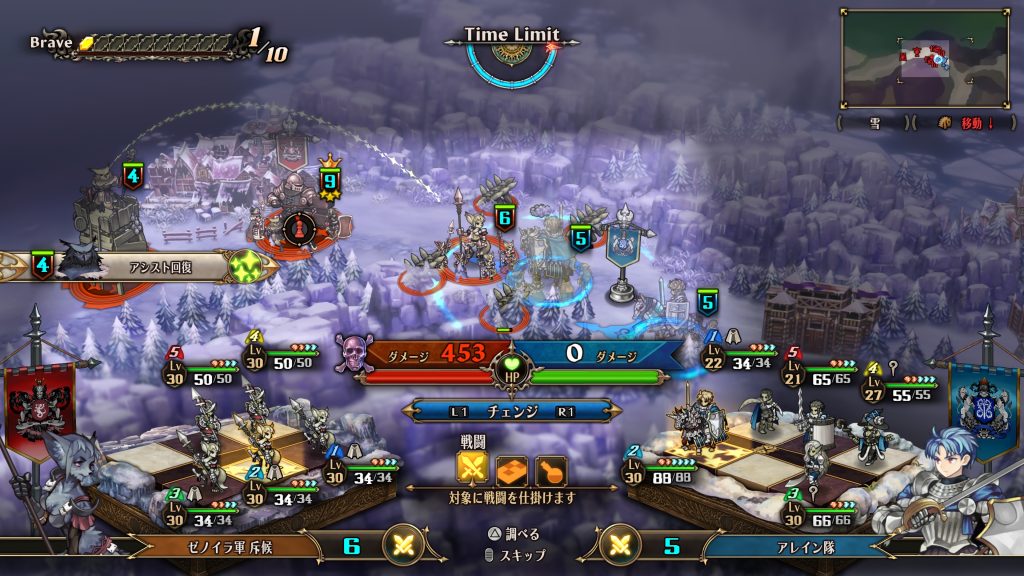Screen dimensions: 1024x576
Task: Choose the formation board command icon
Action: tap(512, 470)
